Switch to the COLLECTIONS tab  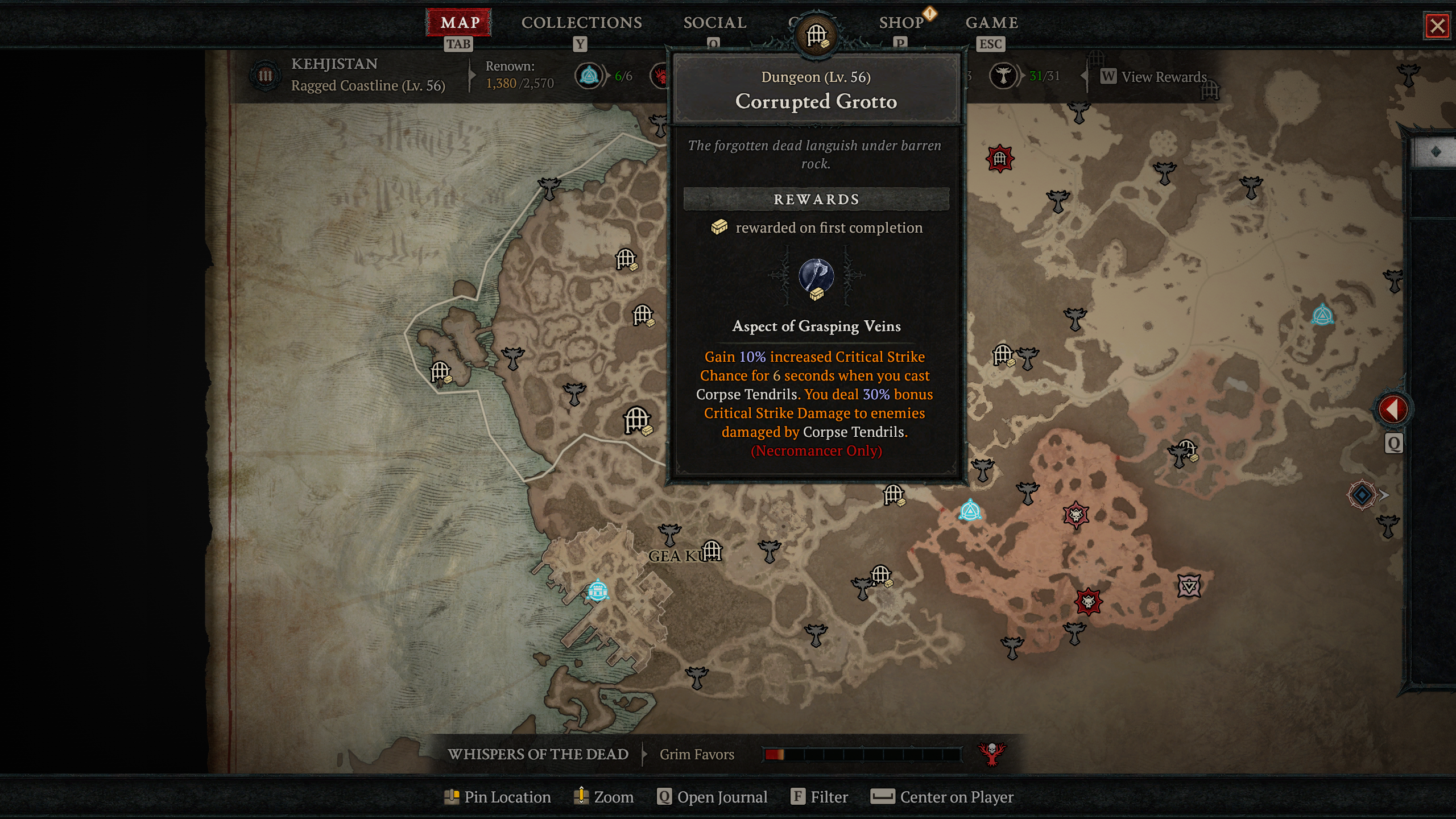click(581, 23)
